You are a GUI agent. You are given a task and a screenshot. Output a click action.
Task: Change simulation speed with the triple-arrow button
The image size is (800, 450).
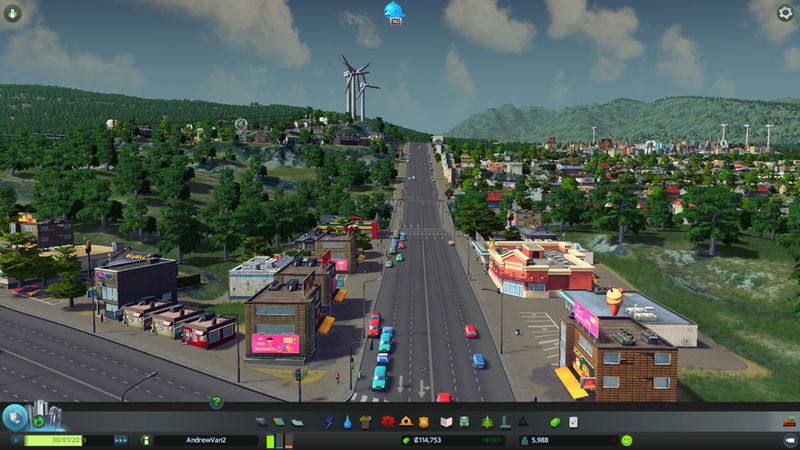[121, 439]
